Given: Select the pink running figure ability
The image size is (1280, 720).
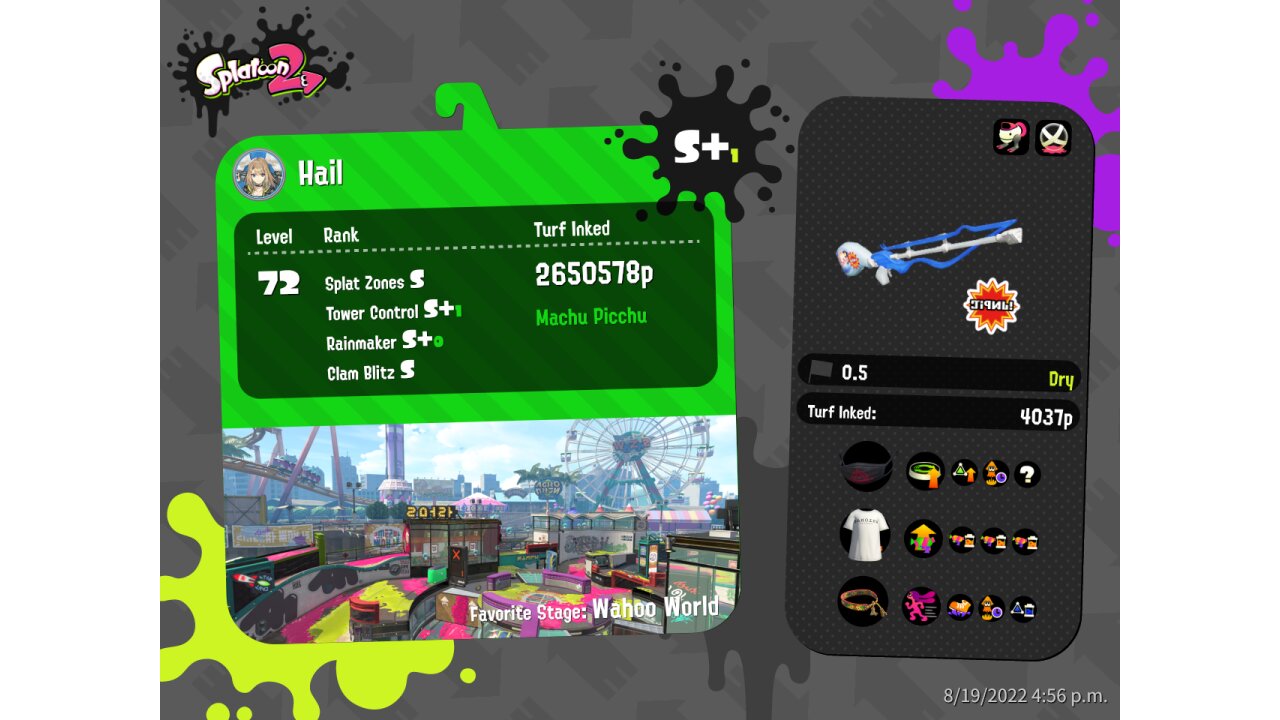Looking at the screenshot, I should coord(921,606).
